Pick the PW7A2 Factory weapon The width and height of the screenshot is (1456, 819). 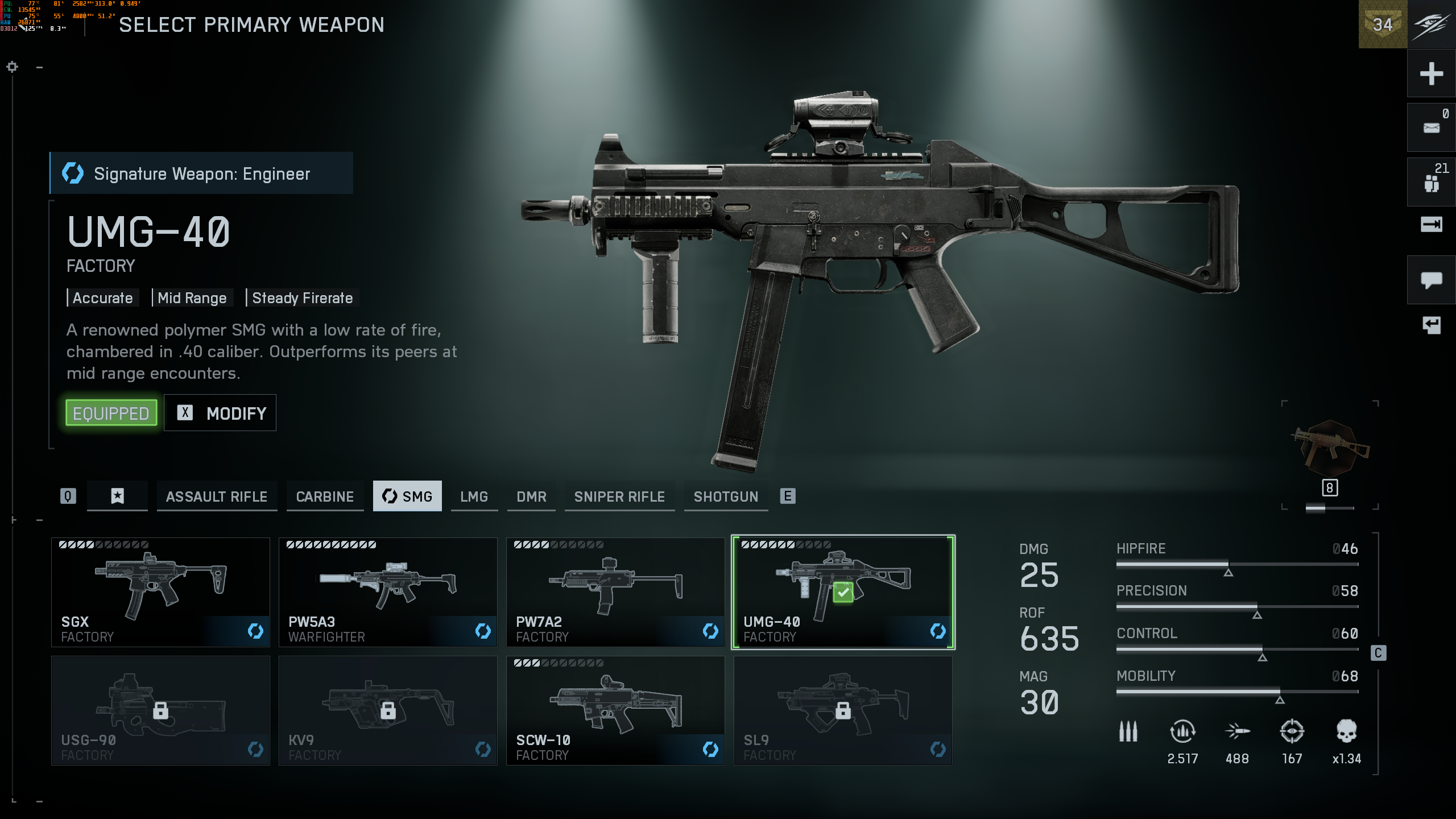(615, 591)
